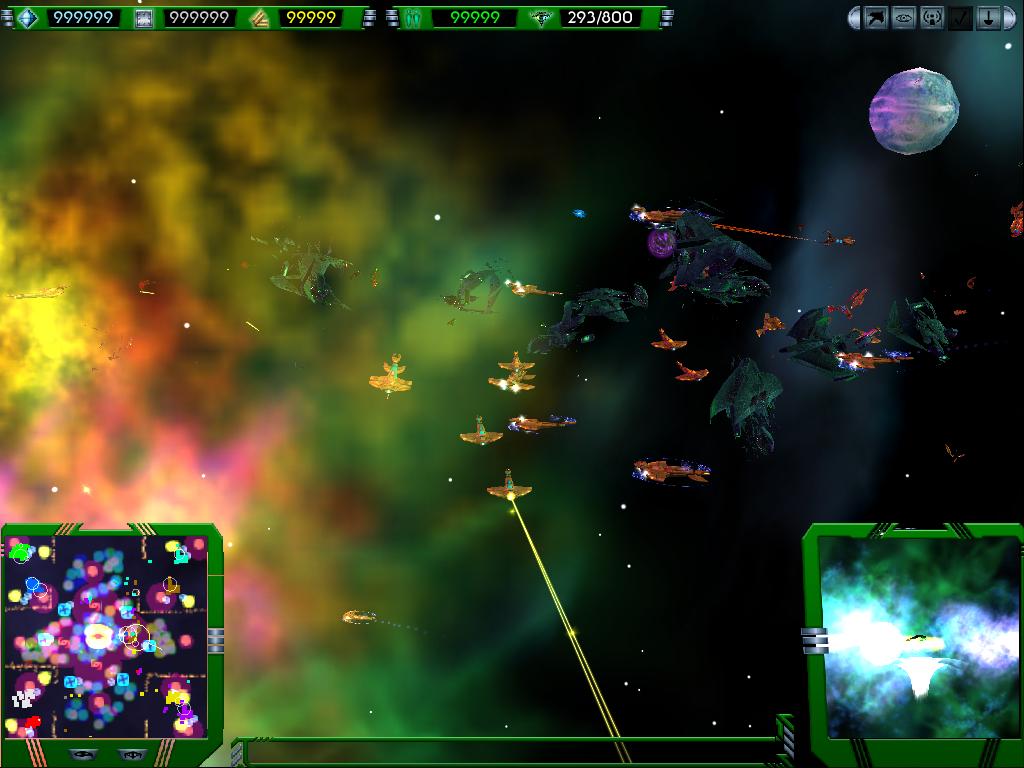Screen dimensions: 1024x768
Task: Toggle the eye icon in the top toolbar
Action: (904, 18)
